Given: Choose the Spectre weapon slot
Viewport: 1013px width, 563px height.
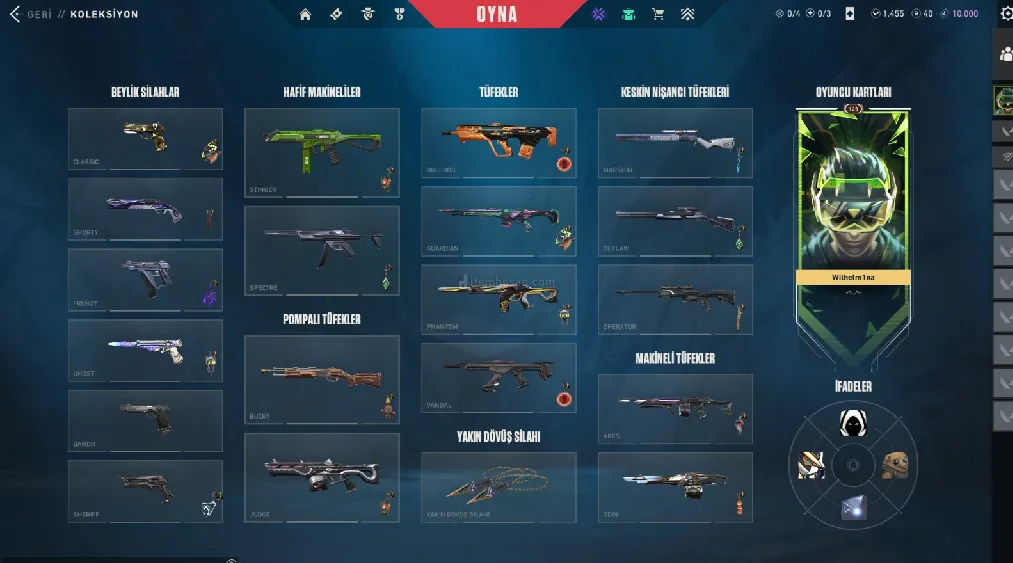Looking at the screenshot, I should 321,250.
